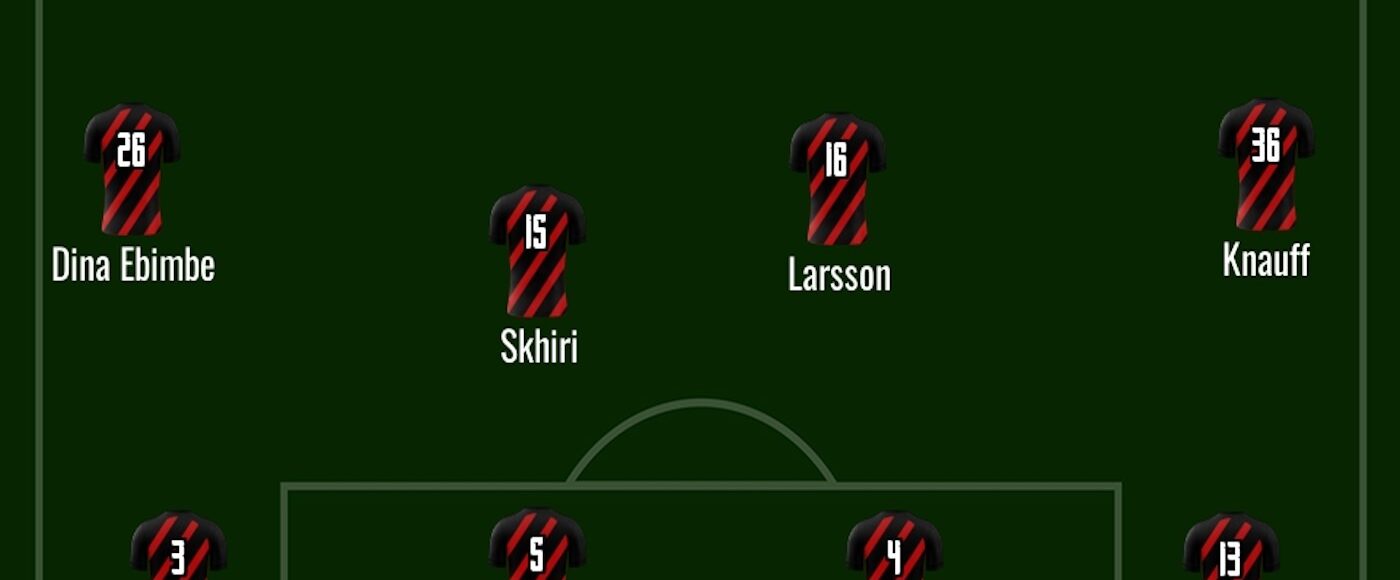Image resolution: width=1400 pixels, height=580 pixels.
Task: Click the number 3 defender shirt
Action: click(x=178, y=548)
